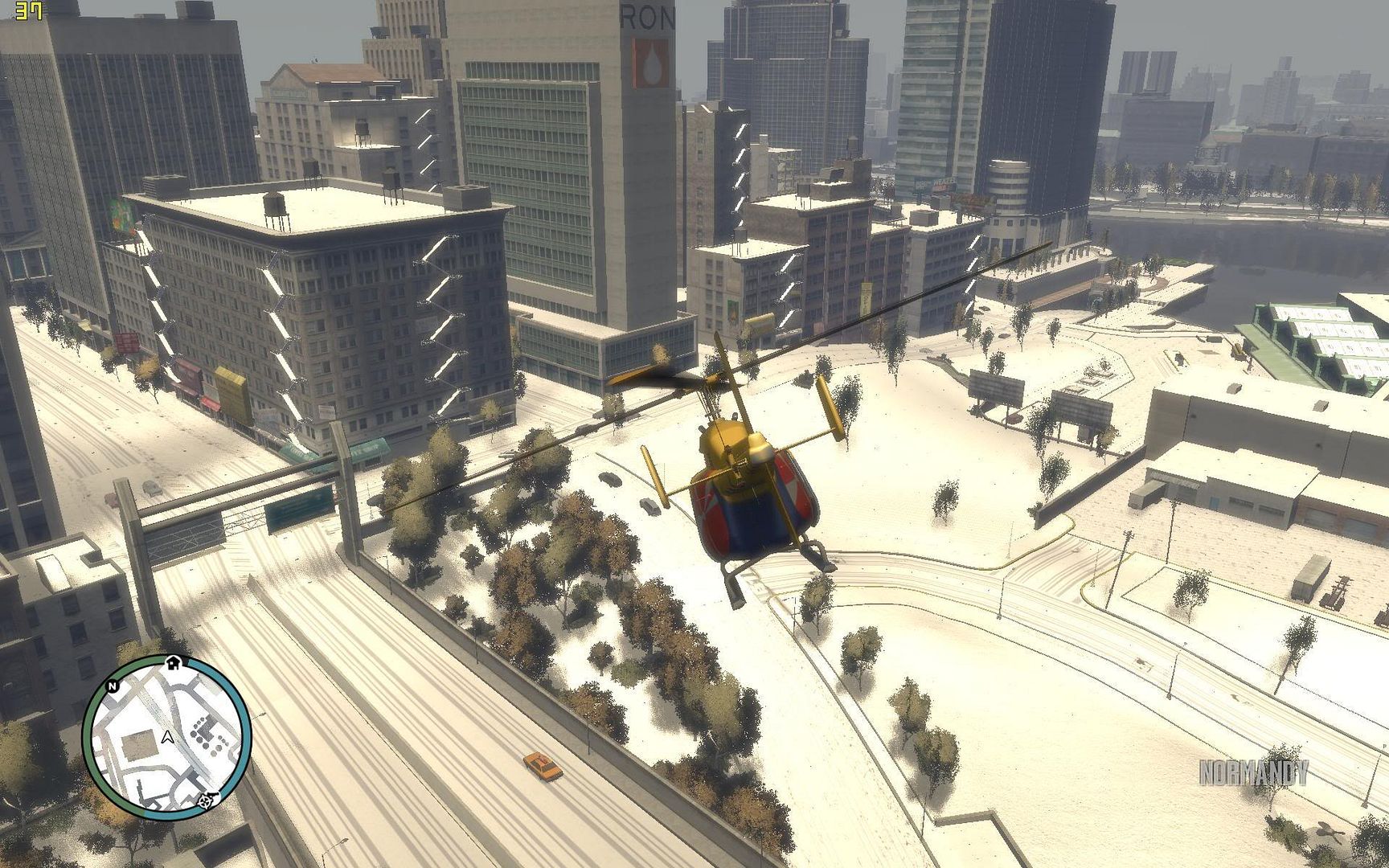Click the north compass marker on the radar
The width and height of the screenshot is (1389, 868).
point(113,686)
